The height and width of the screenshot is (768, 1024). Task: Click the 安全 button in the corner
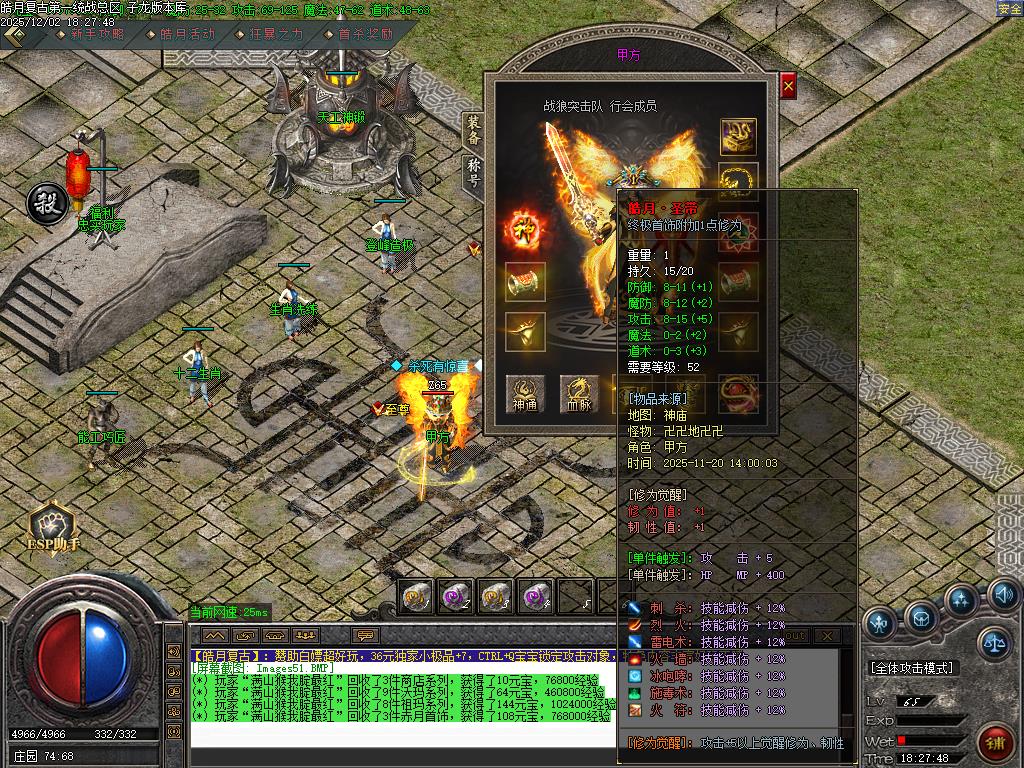coord(1009,9)
